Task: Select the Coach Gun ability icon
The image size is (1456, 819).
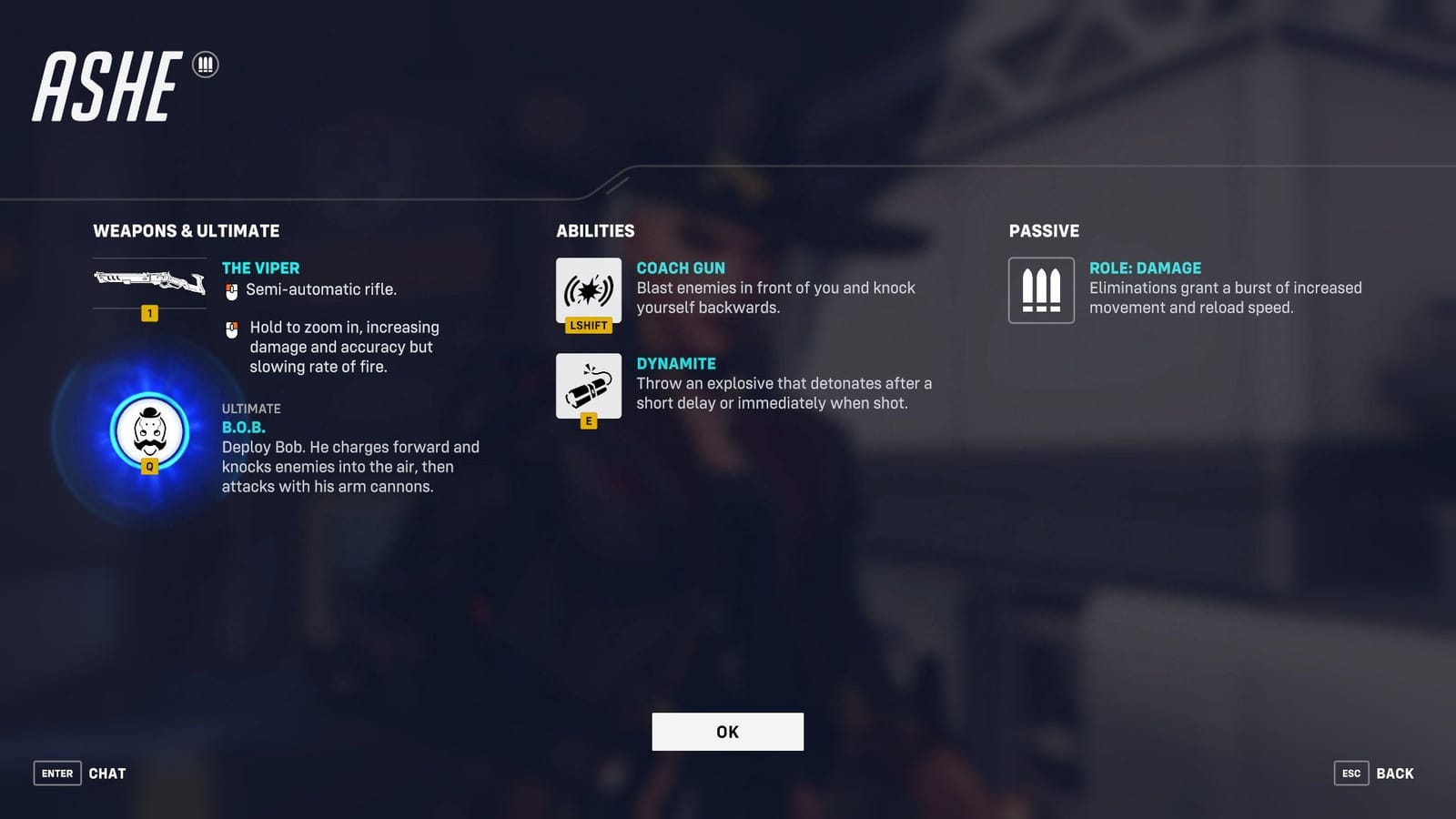Action: pyautogui.click(x=589, y=291)
